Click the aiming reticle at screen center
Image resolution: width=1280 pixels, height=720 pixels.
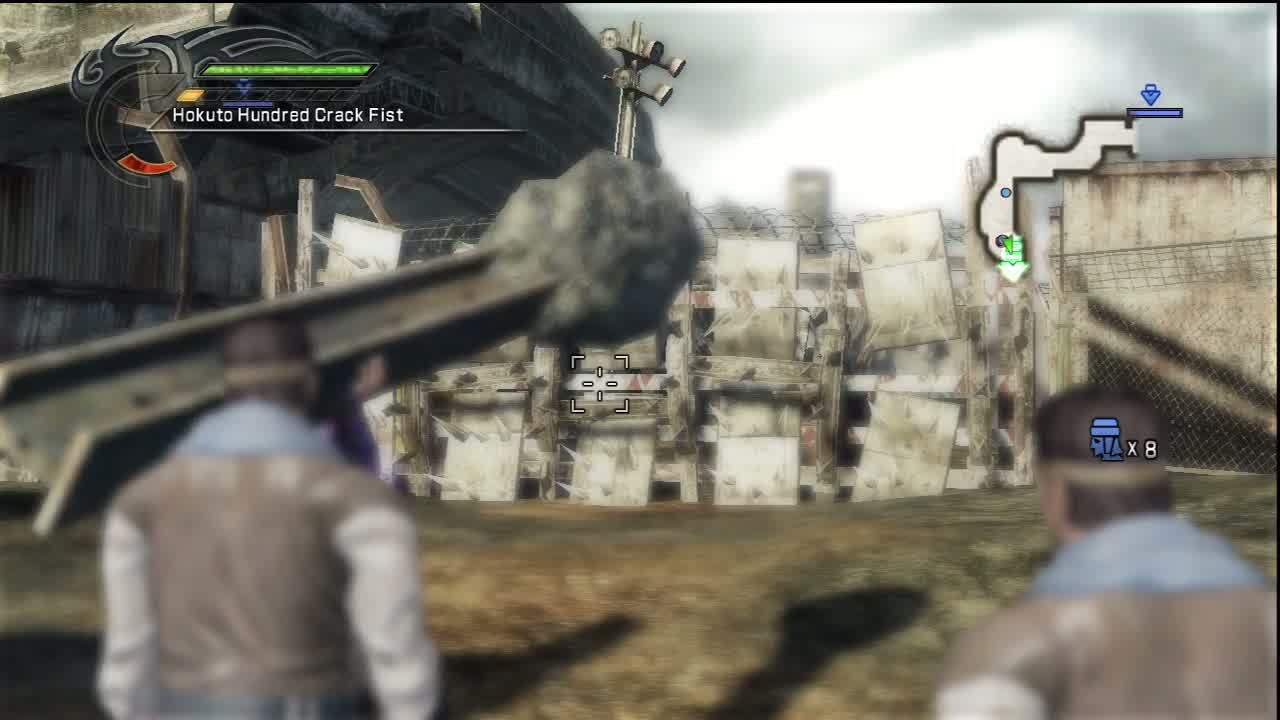(600, 383)
